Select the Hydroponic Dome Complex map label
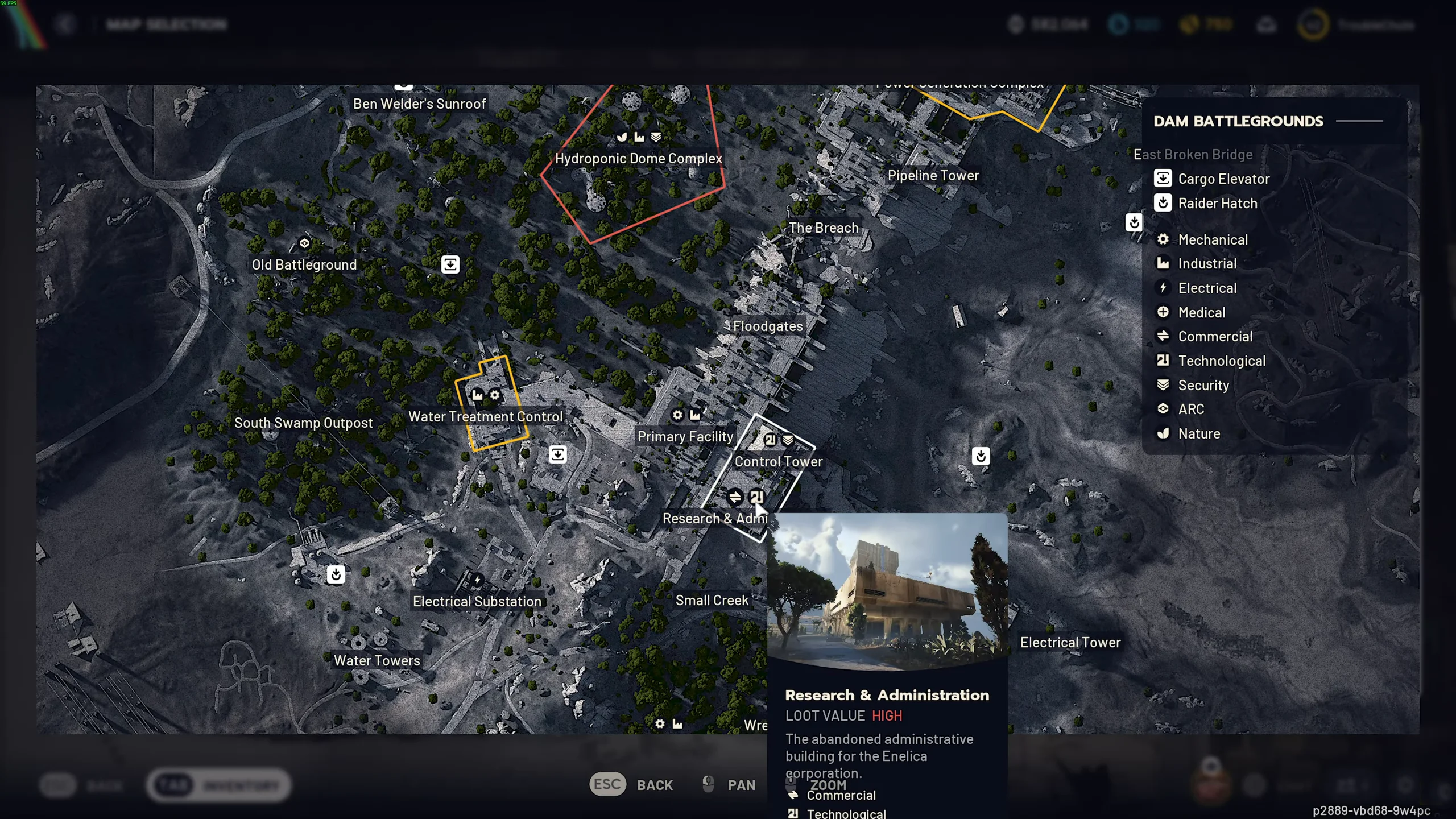 click(638, 158)
